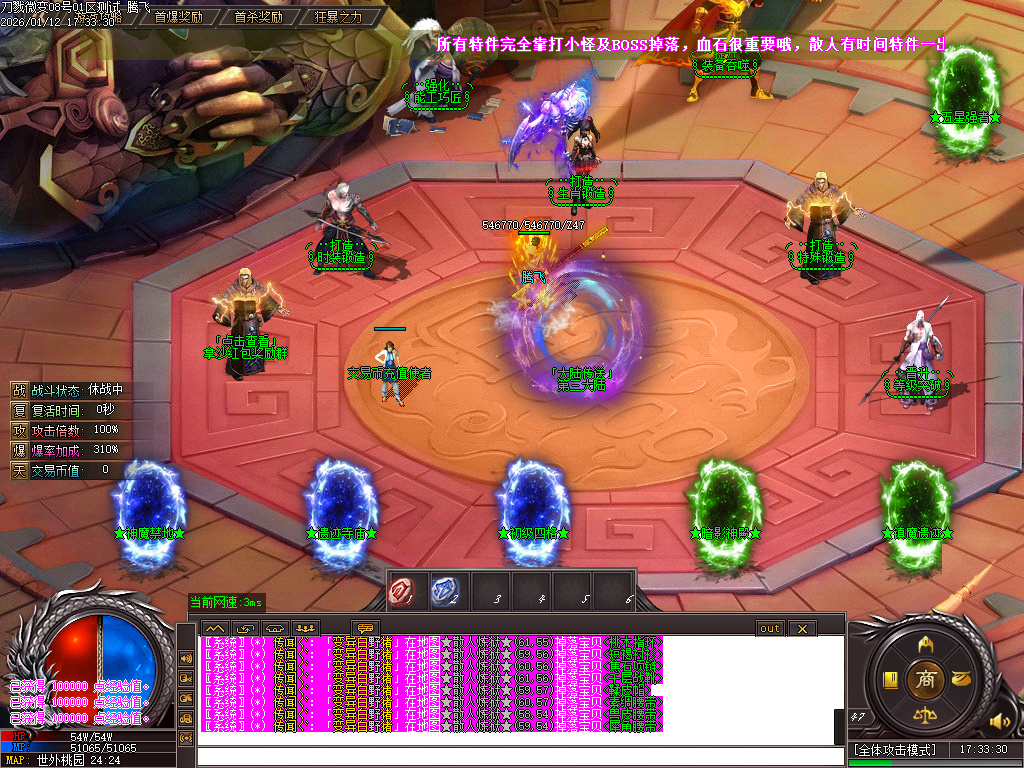This screenshot has height=768, width=1024.
Task: Click the chat panel 'out' button
Action: tap(769, 628)
